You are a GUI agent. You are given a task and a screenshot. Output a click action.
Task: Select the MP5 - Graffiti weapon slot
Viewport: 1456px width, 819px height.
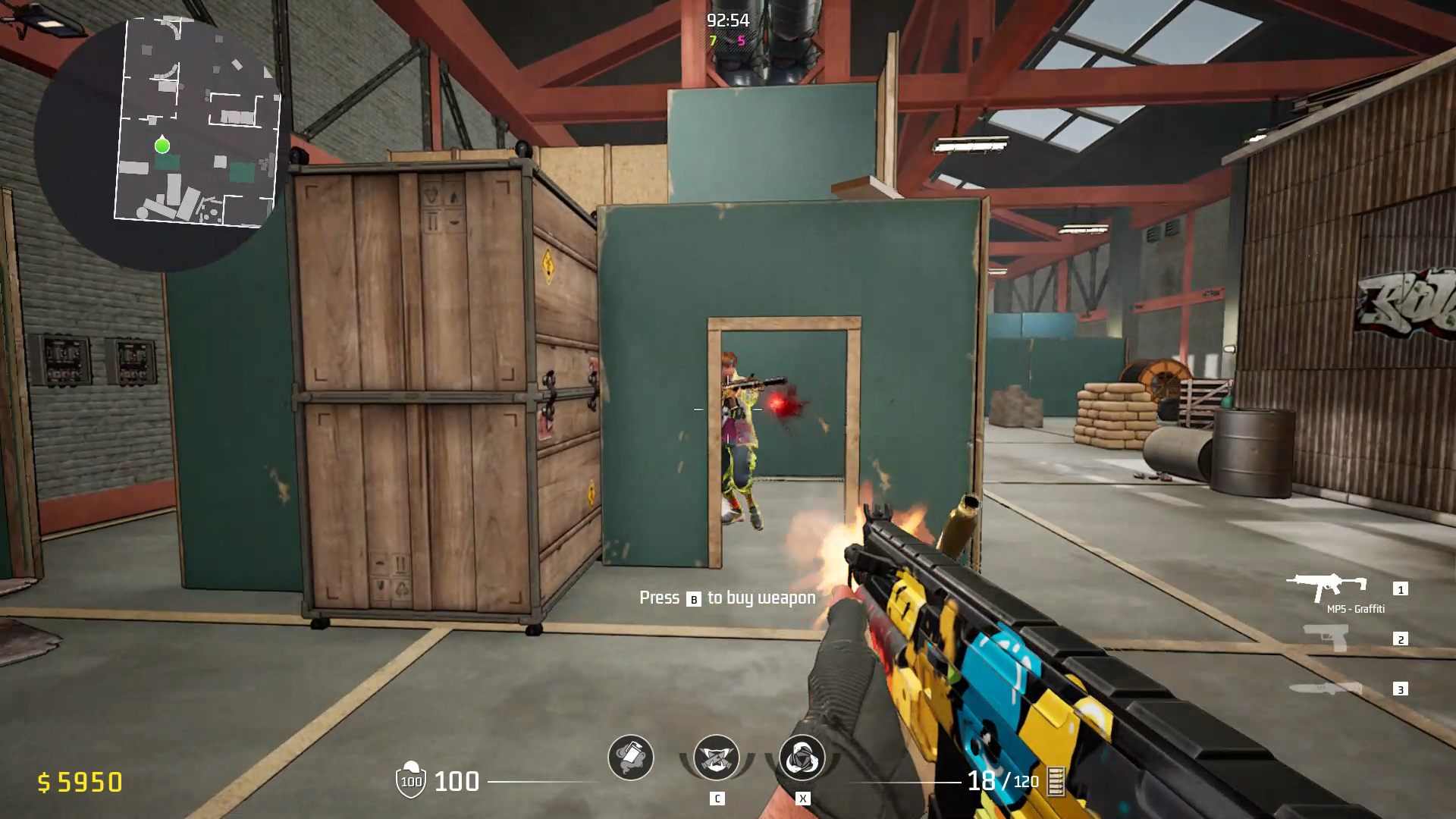tap(1326, 587)
